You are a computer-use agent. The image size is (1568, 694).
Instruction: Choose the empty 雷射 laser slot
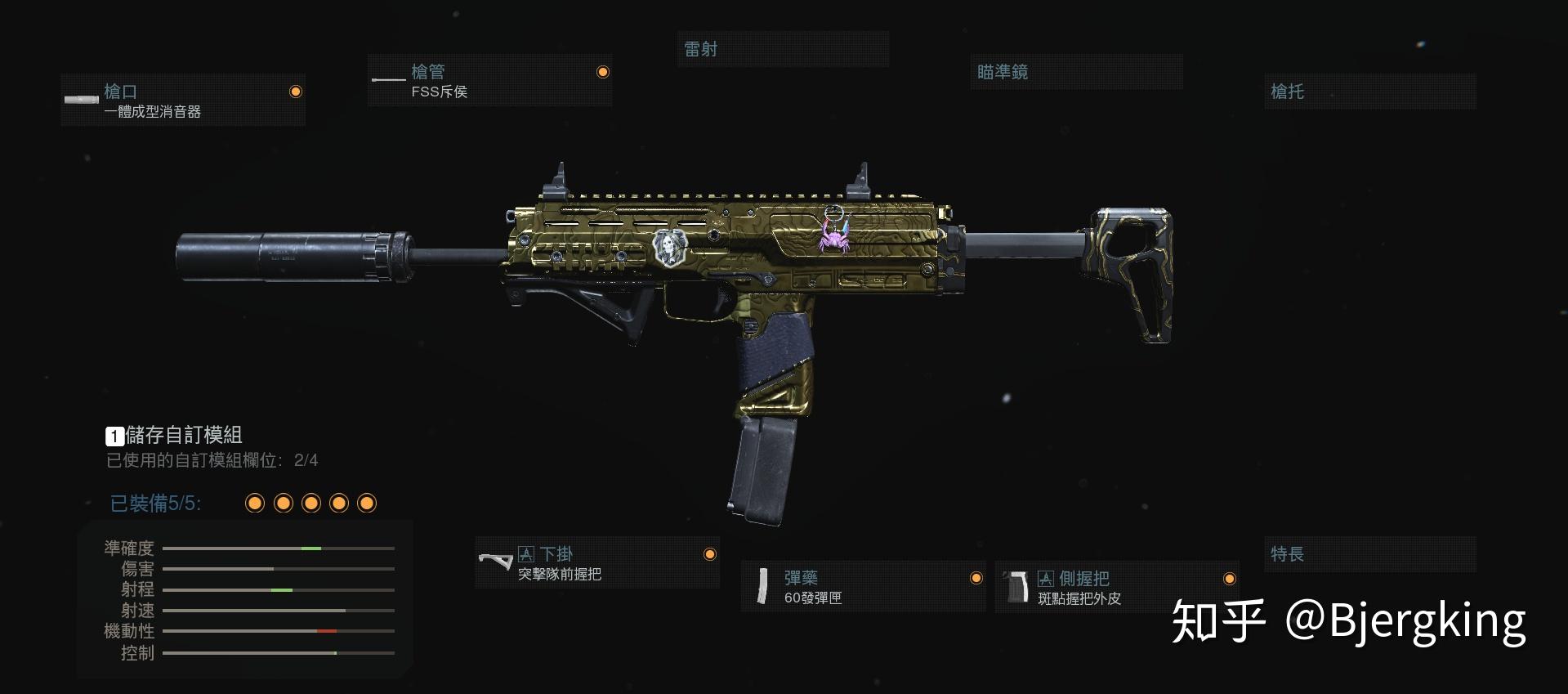[x=783, y=49]
